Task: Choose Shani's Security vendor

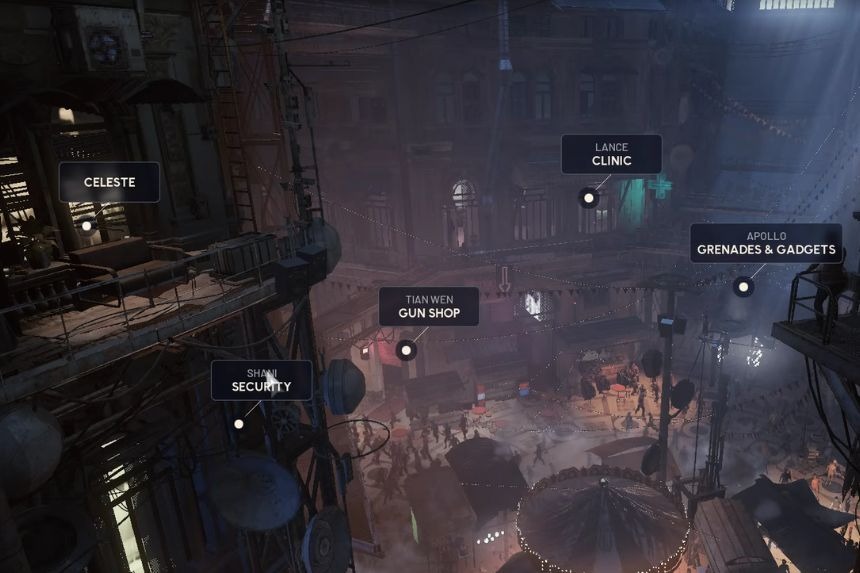Action: (261, 380)
